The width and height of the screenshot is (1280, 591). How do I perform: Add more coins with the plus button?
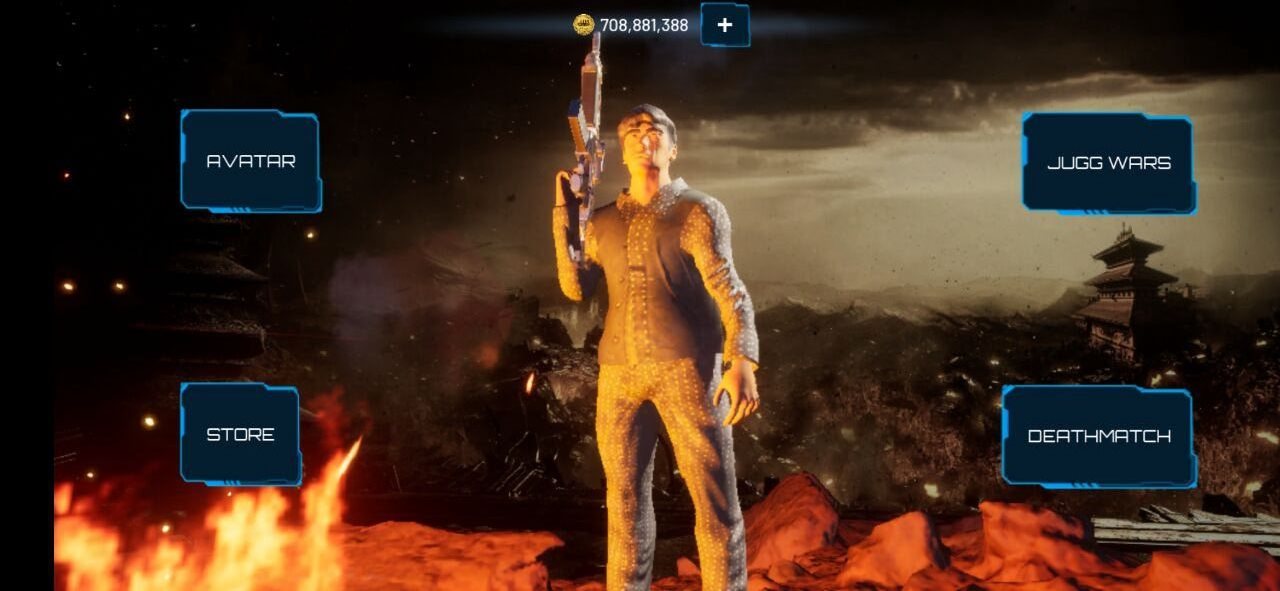[725, 25]
